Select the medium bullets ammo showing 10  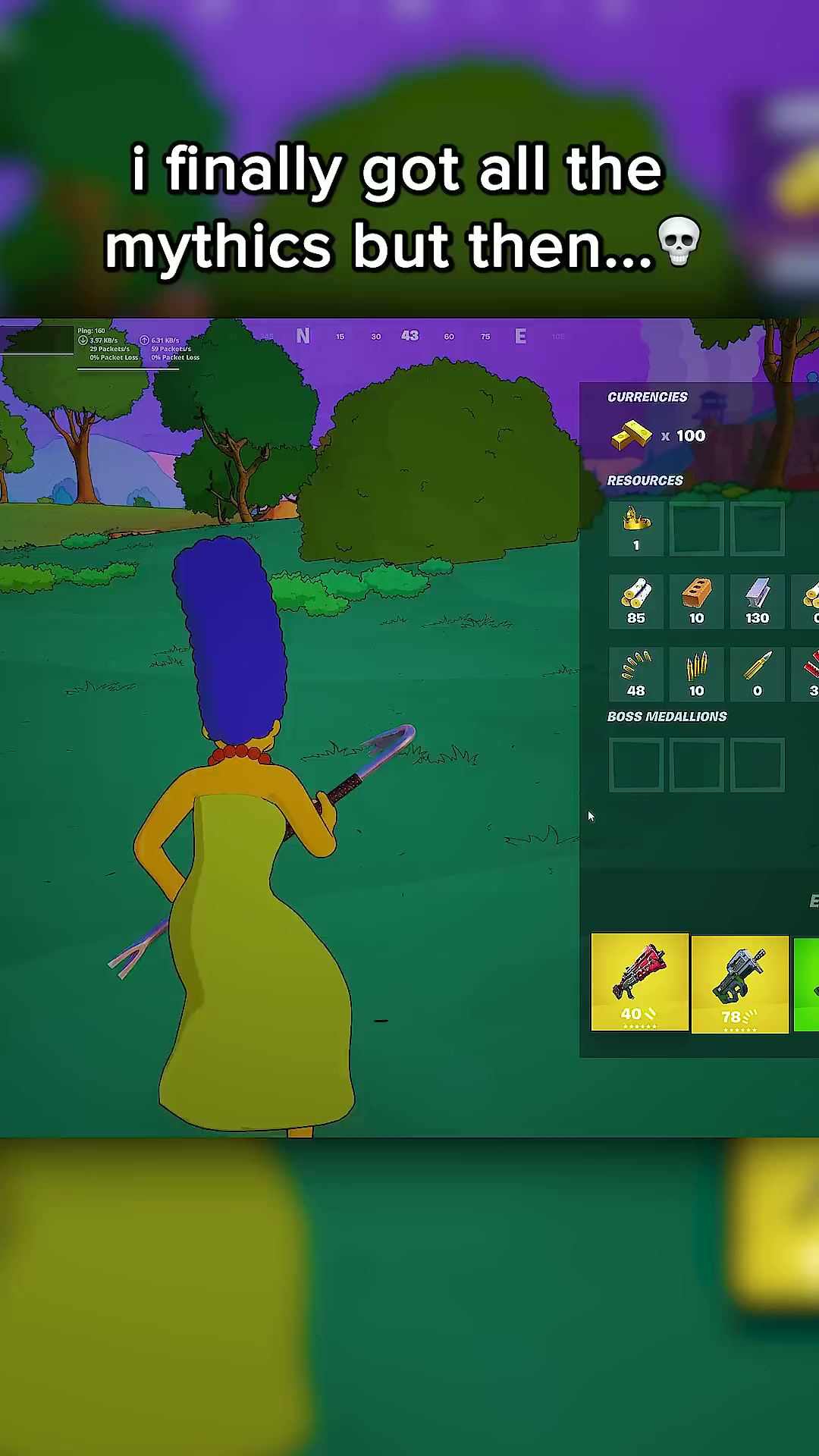[x=696, y=674]
